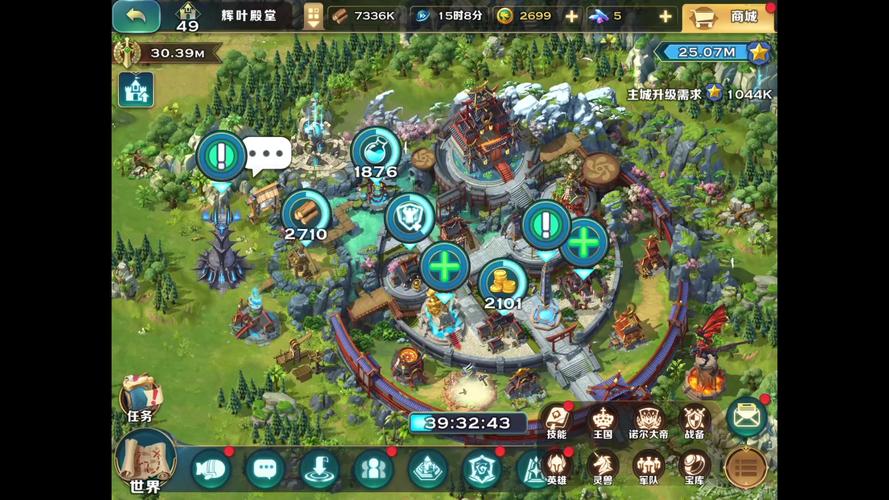Open the 王国 kingdom menu
Image resolution: width=889 pixels, height=500 pixels.
coord(602,422)
